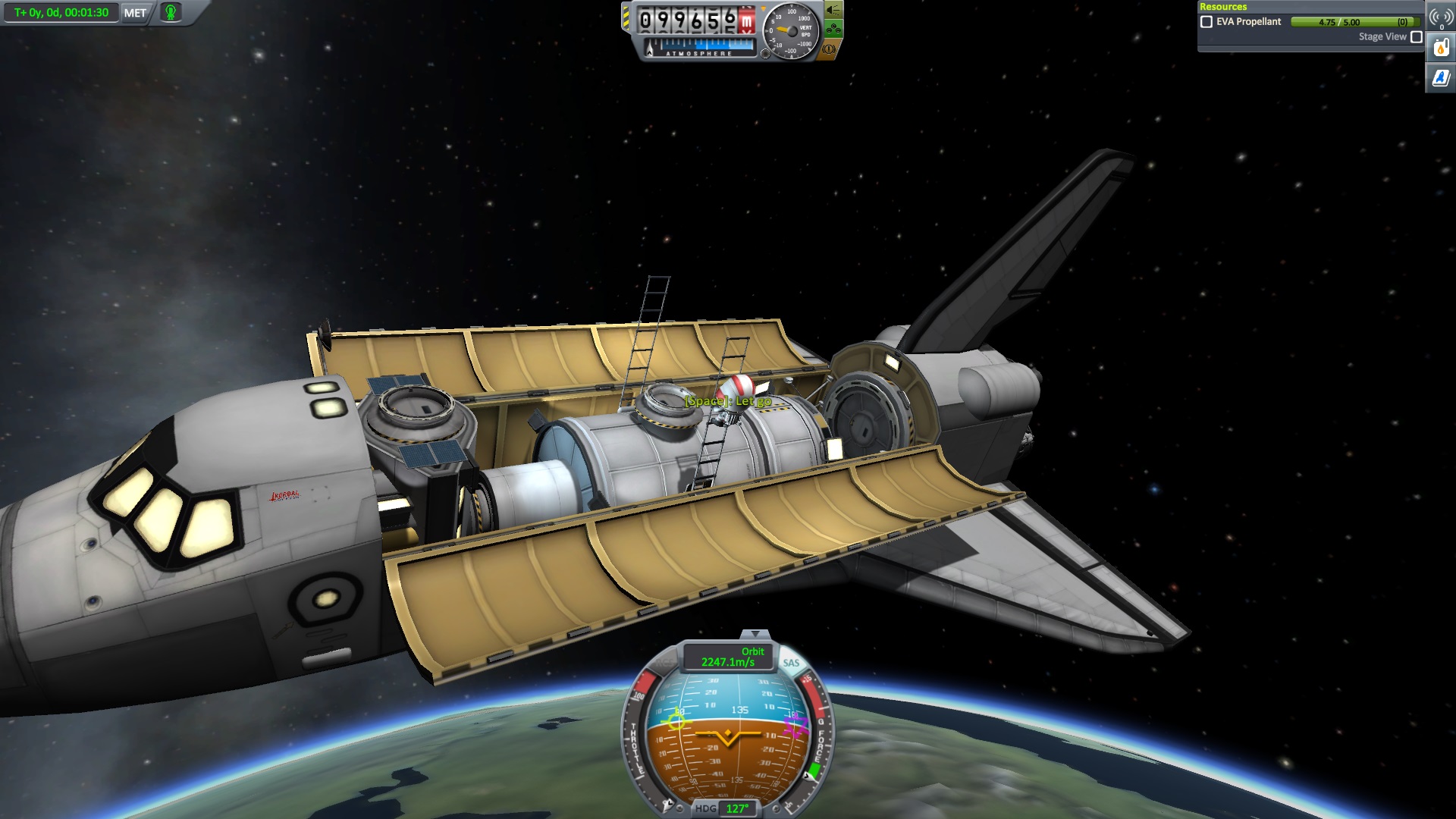
Task: Tick the EVA Propellant checkbox
Action: tap(1207, 22)
